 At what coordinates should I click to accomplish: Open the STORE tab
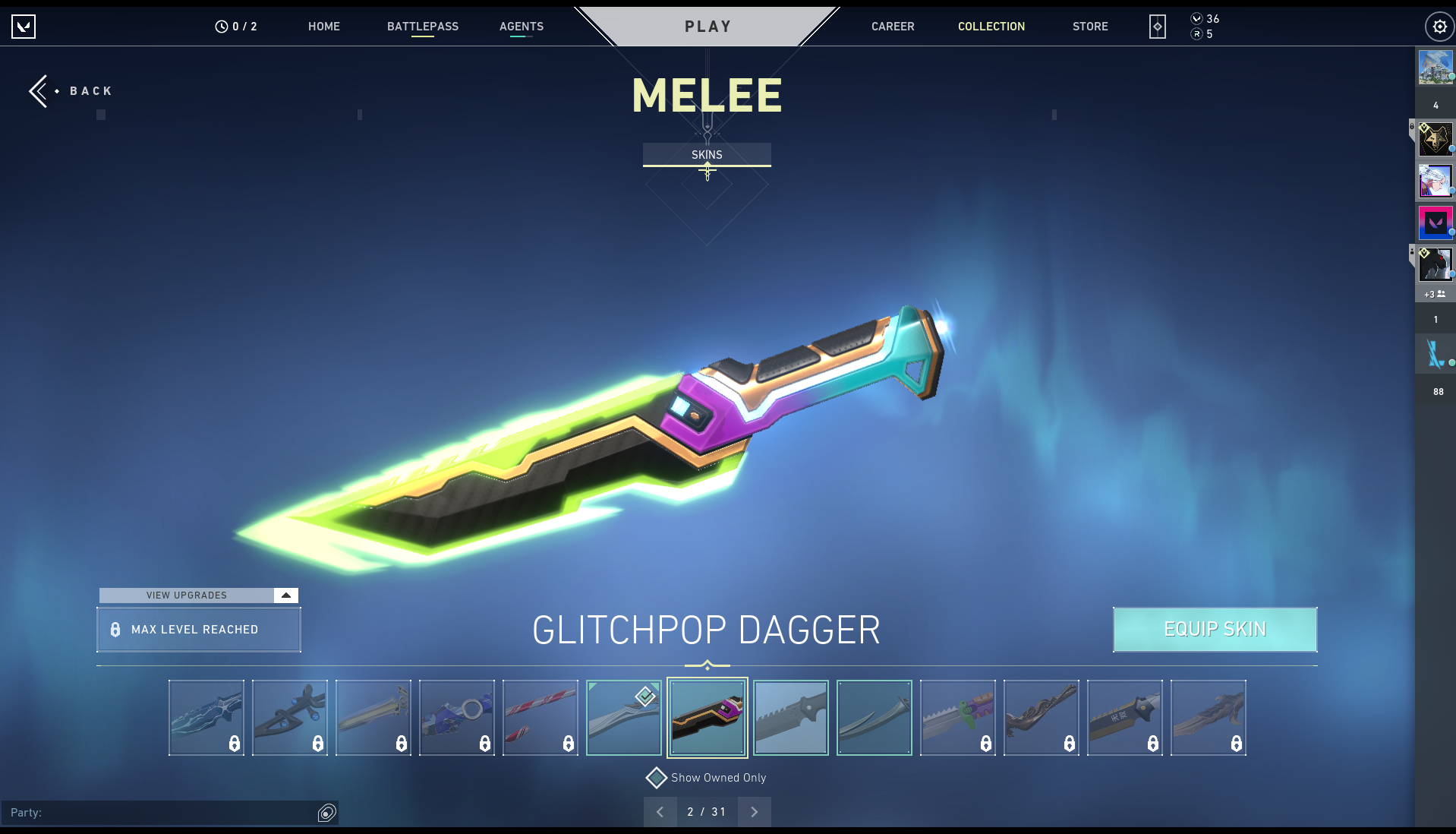point(1090,26)
